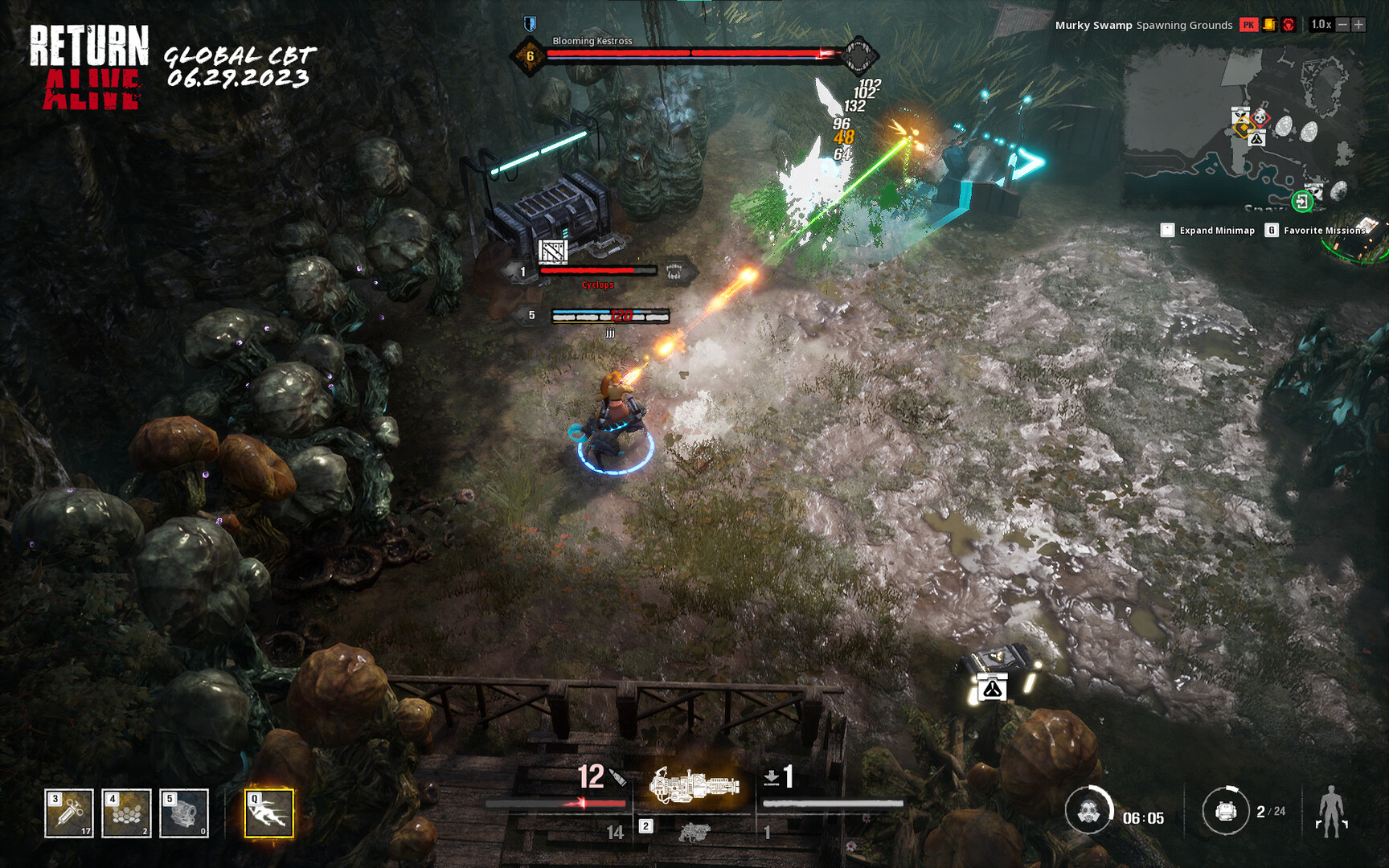Click the green exit marker on the minimap
1389x868 pixels.
click(1302, 202)
